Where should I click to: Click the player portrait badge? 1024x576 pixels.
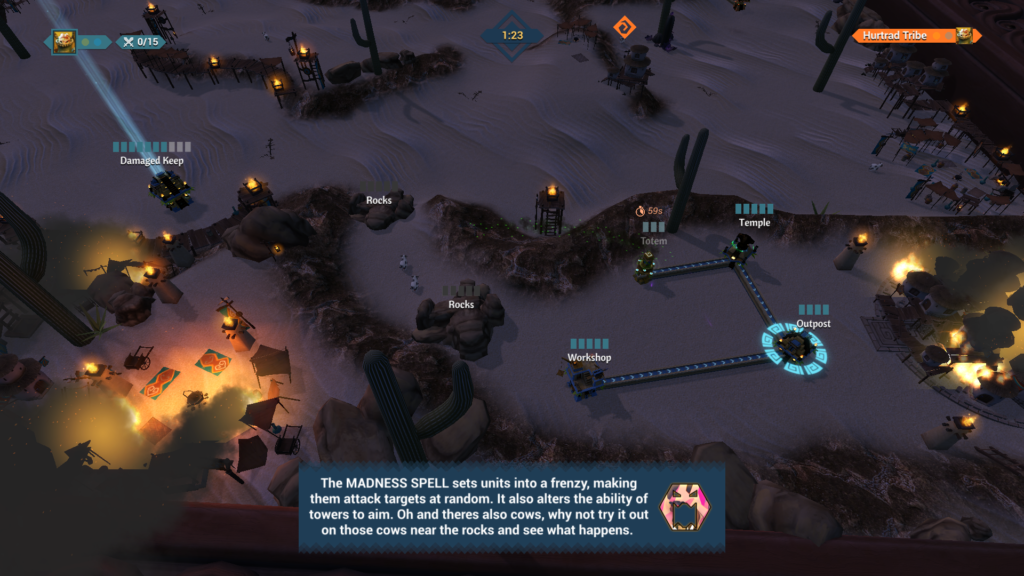64,41
